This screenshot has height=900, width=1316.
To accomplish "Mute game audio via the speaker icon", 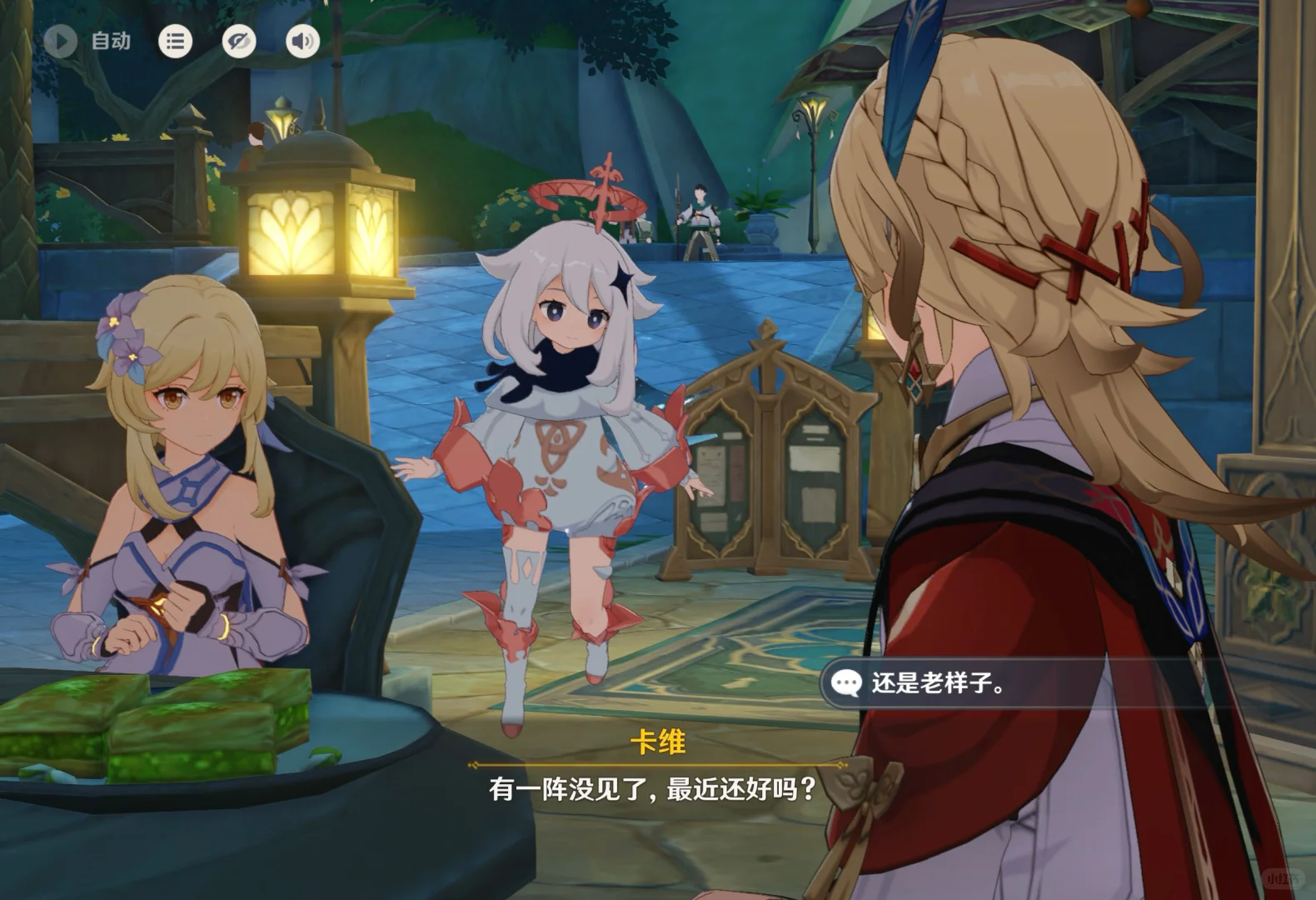I will point(302,40).
